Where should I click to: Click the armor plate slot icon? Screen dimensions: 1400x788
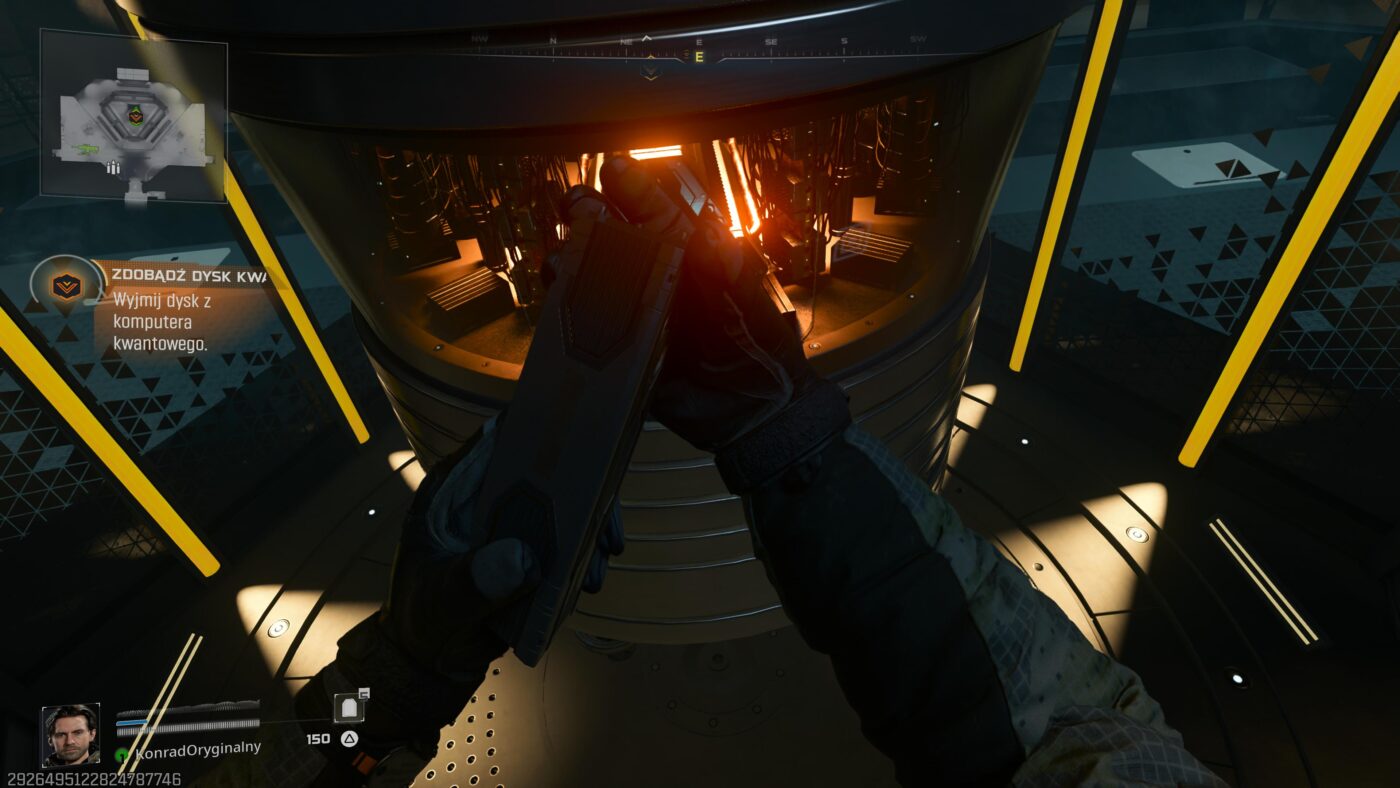click(348, 708)
